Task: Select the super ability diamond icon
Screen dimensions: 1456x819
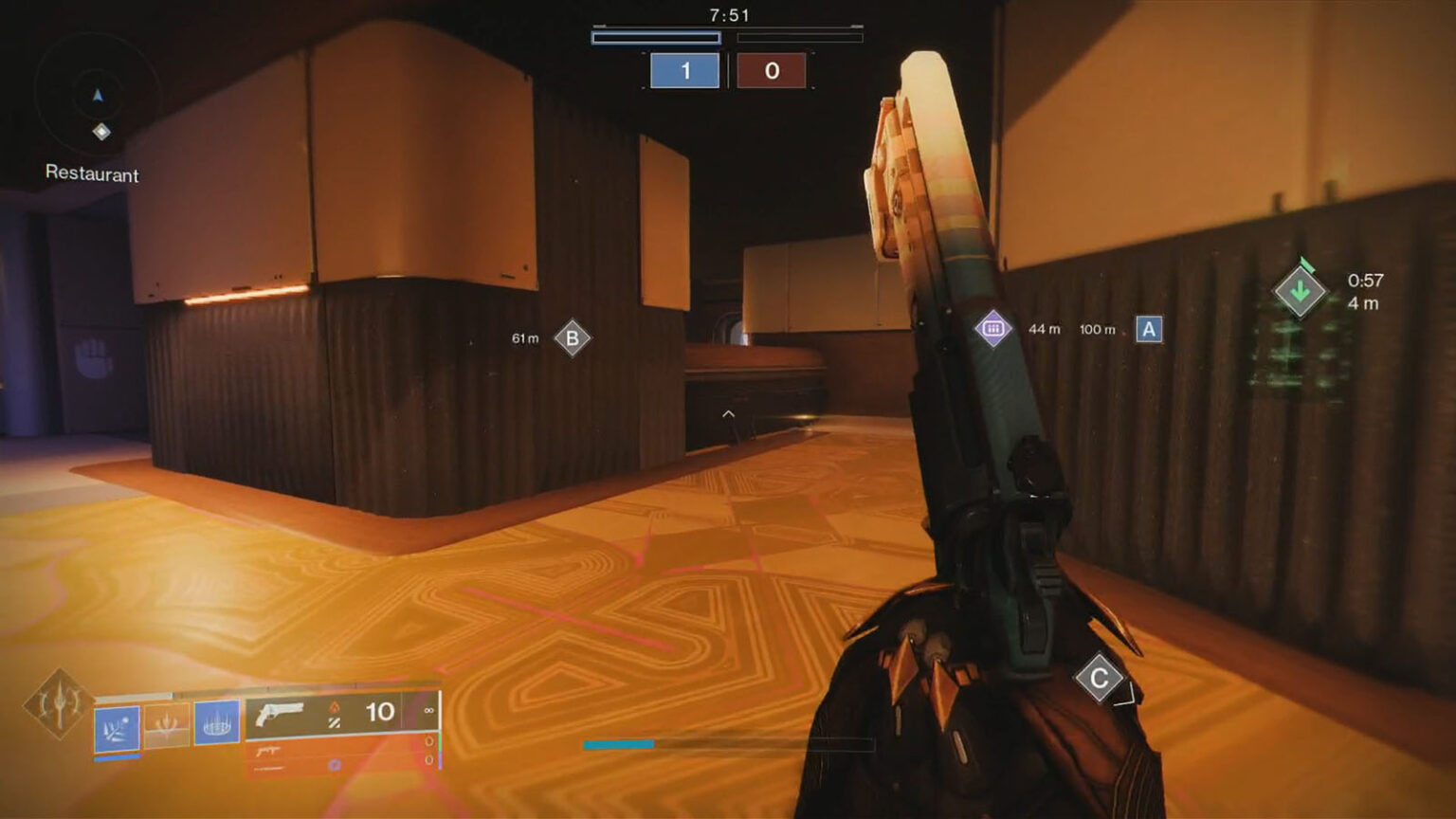Action: pos(57,705)
